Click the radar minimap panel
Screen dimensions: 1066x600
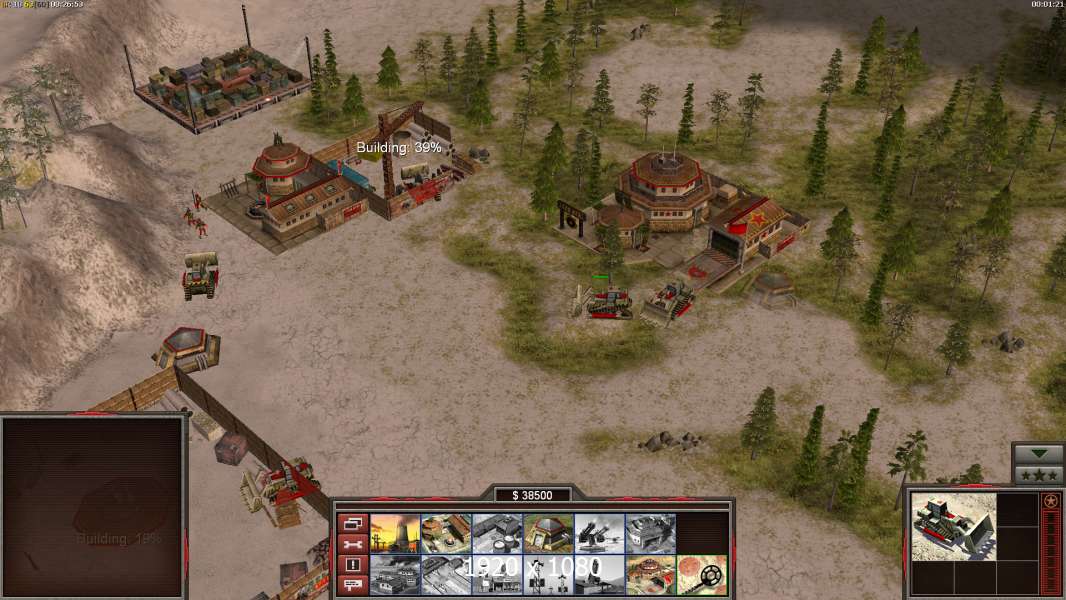tap(94, 507)
